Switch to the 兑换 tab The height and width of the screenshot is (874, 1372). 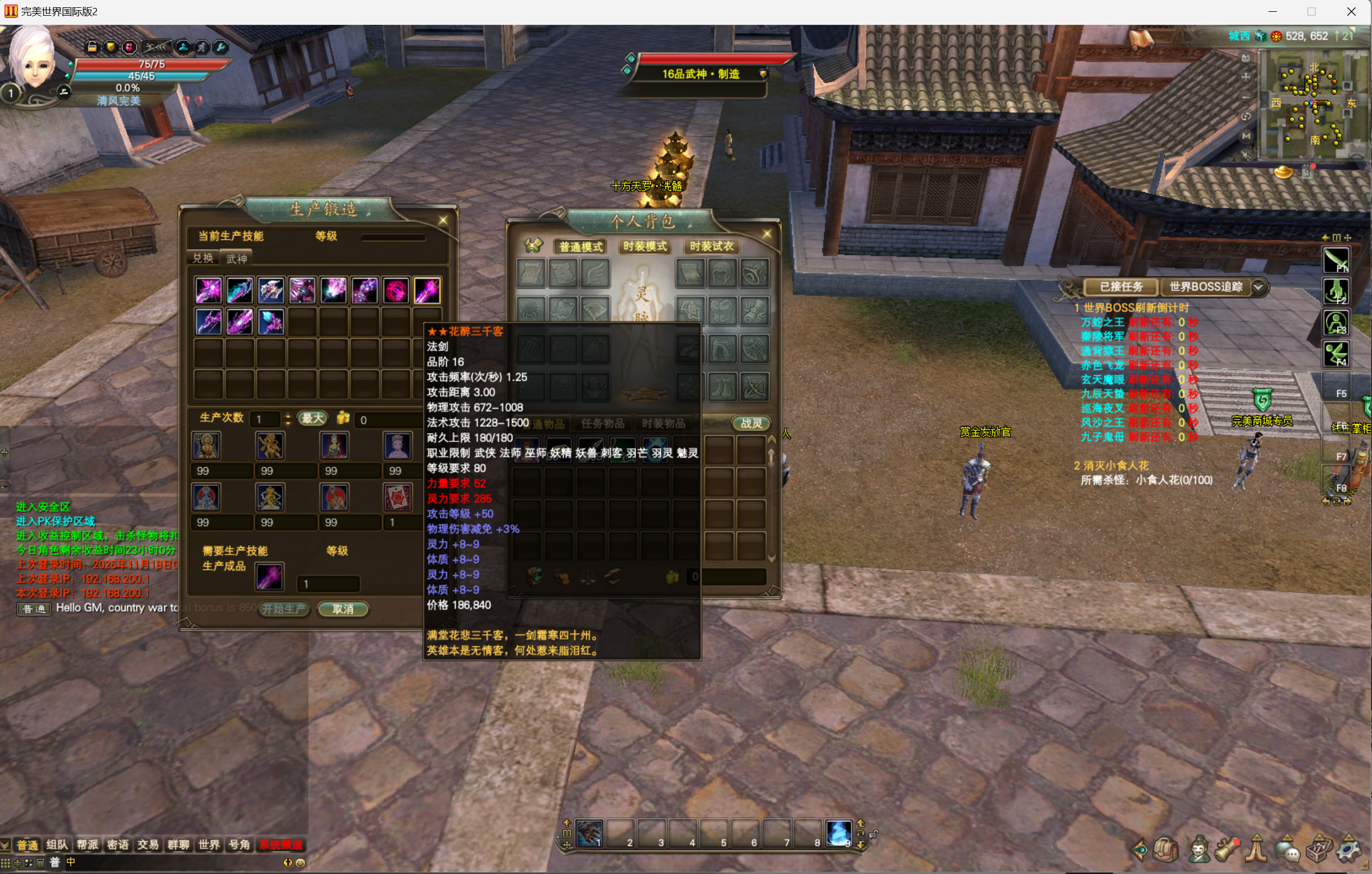point(203,258)
